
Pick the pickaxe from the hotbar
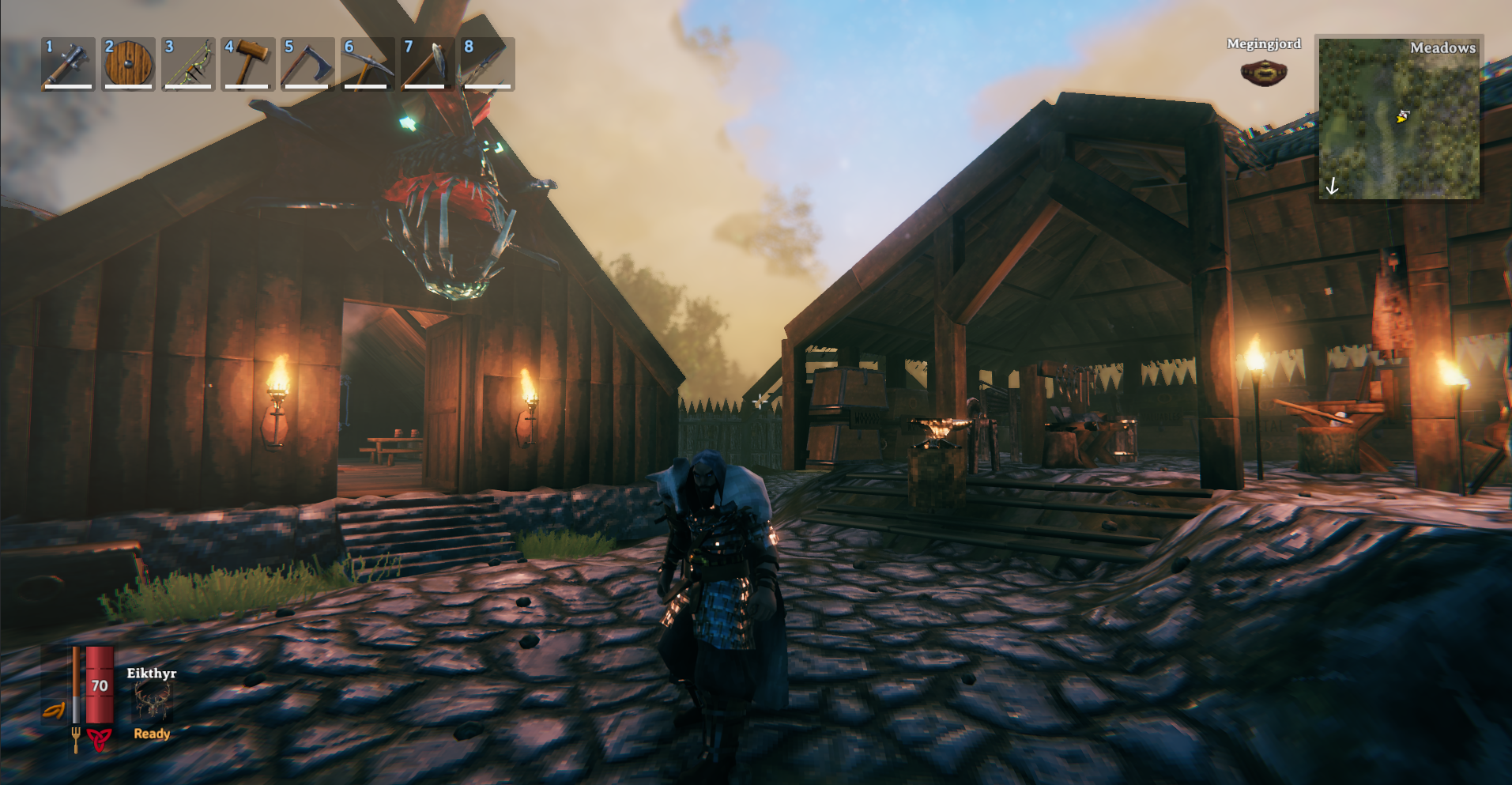tap(368, 64)
